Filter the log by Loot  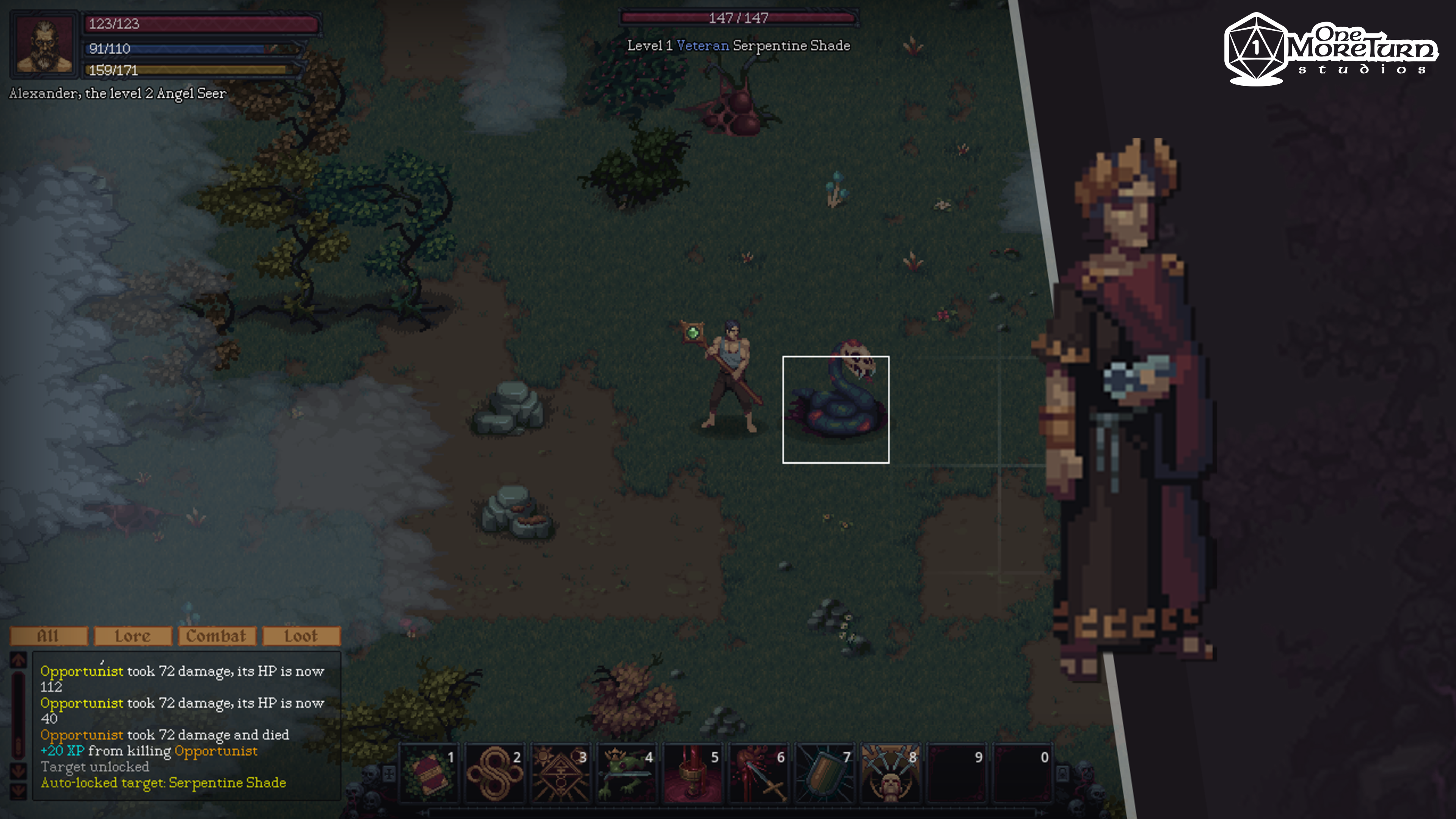301,636
